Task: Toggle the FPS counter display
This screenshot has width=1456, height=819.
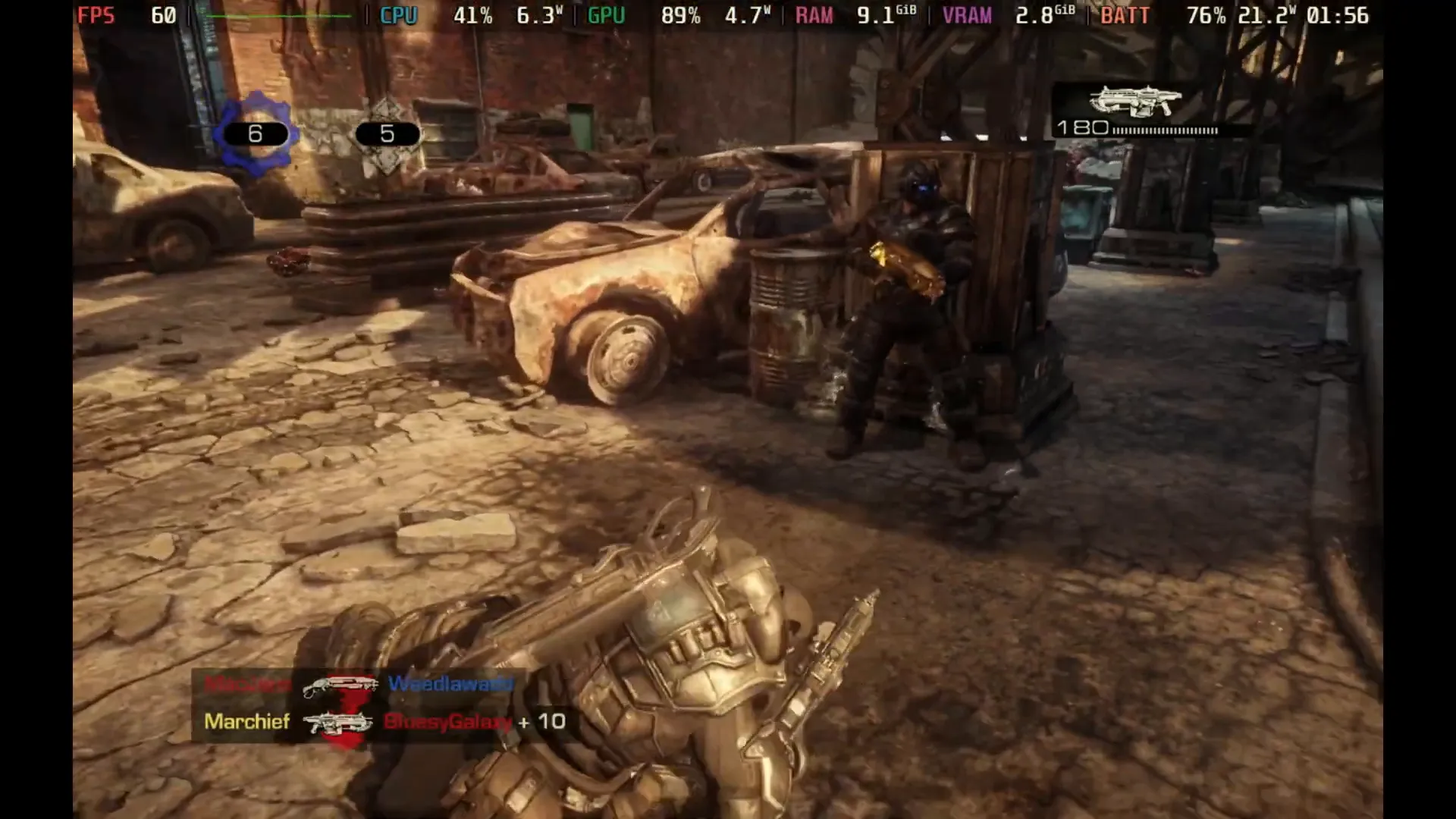Action: click(97, 14)
